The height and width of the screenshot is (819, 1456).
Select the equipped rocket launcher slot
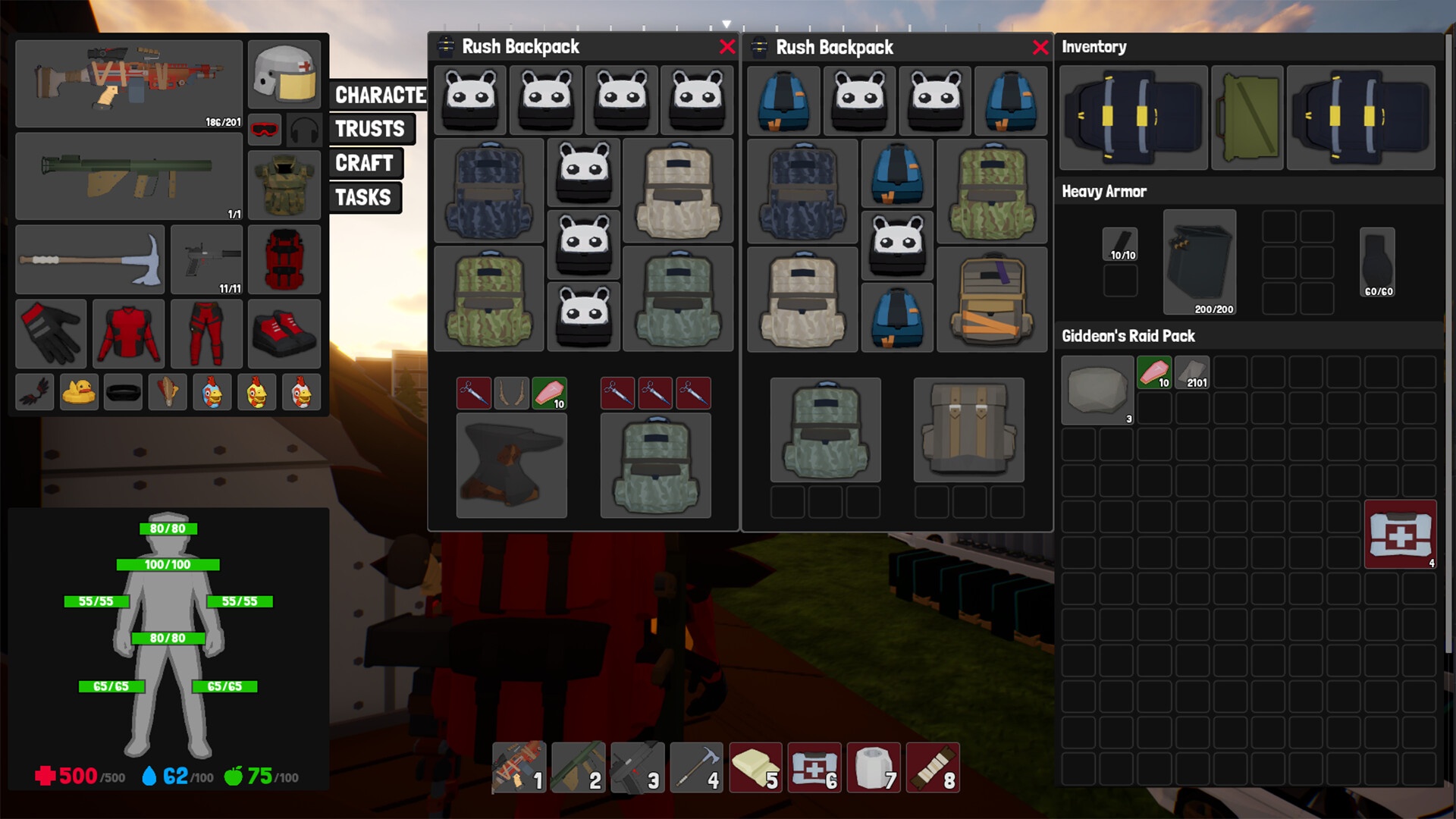[x=129, y=176]
